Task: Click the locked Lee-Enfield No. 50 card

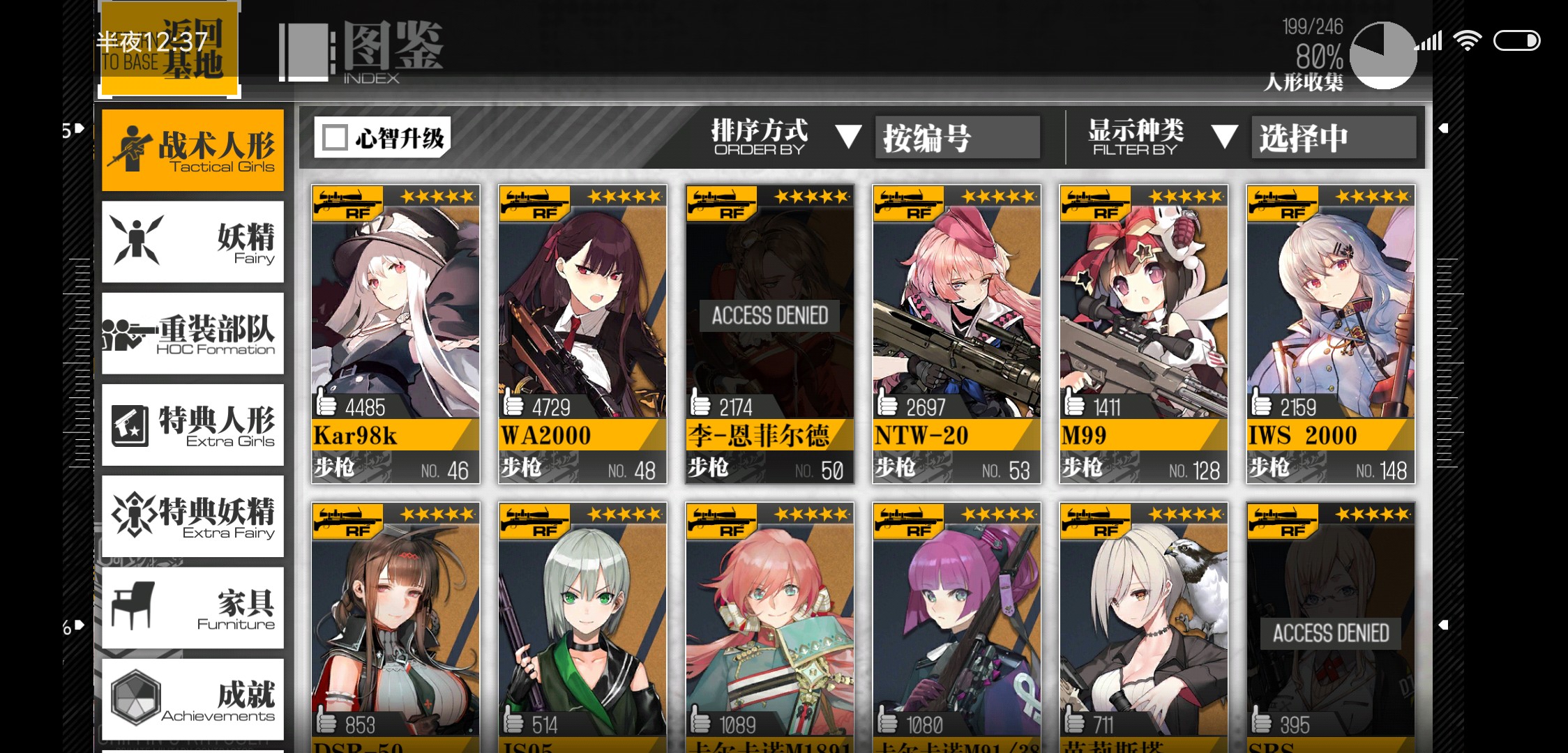Action: tap(769, 333)
